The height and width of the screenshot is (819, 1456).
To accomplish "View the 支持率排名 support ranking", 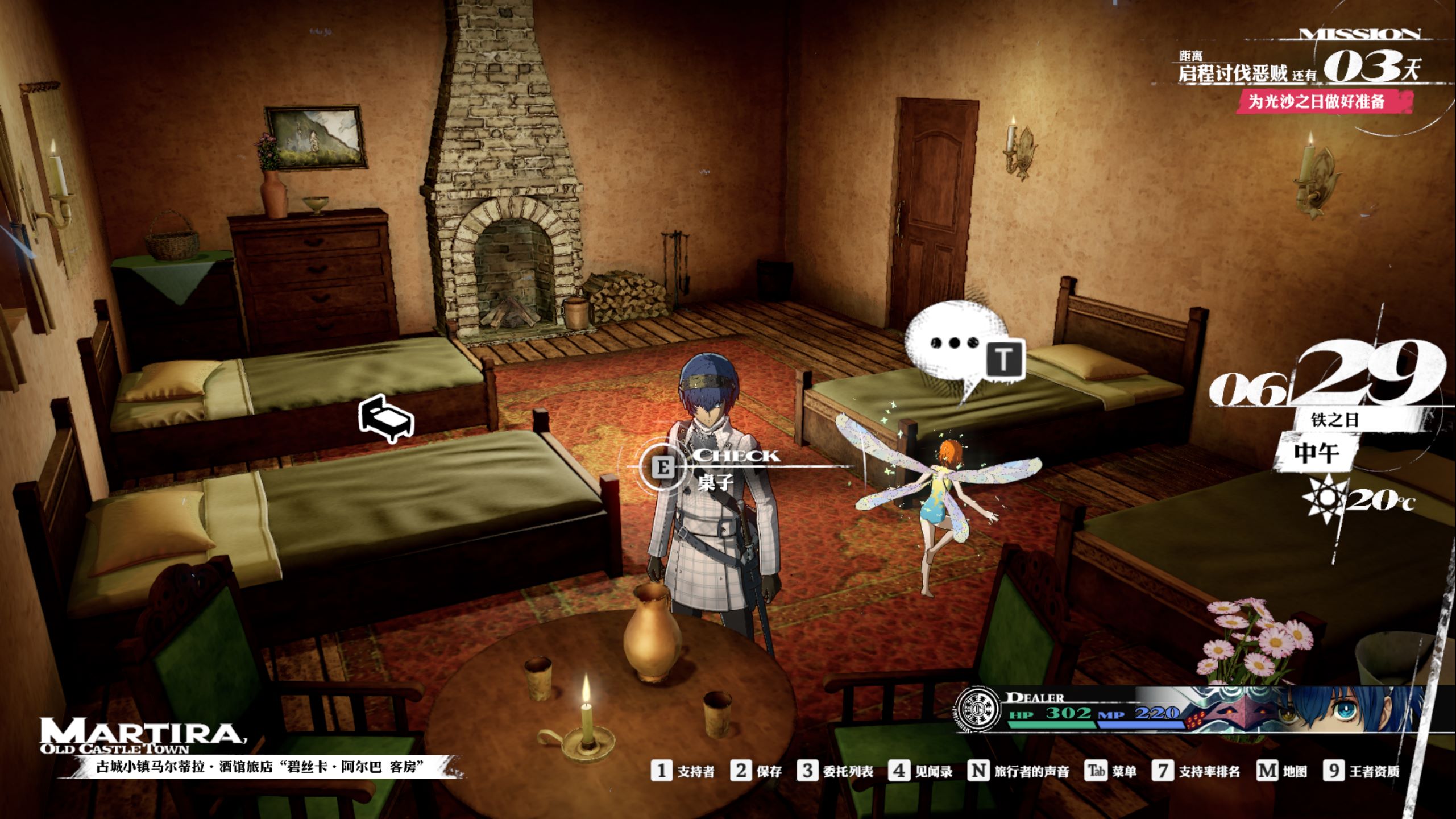I will (x=1196, y=771).
